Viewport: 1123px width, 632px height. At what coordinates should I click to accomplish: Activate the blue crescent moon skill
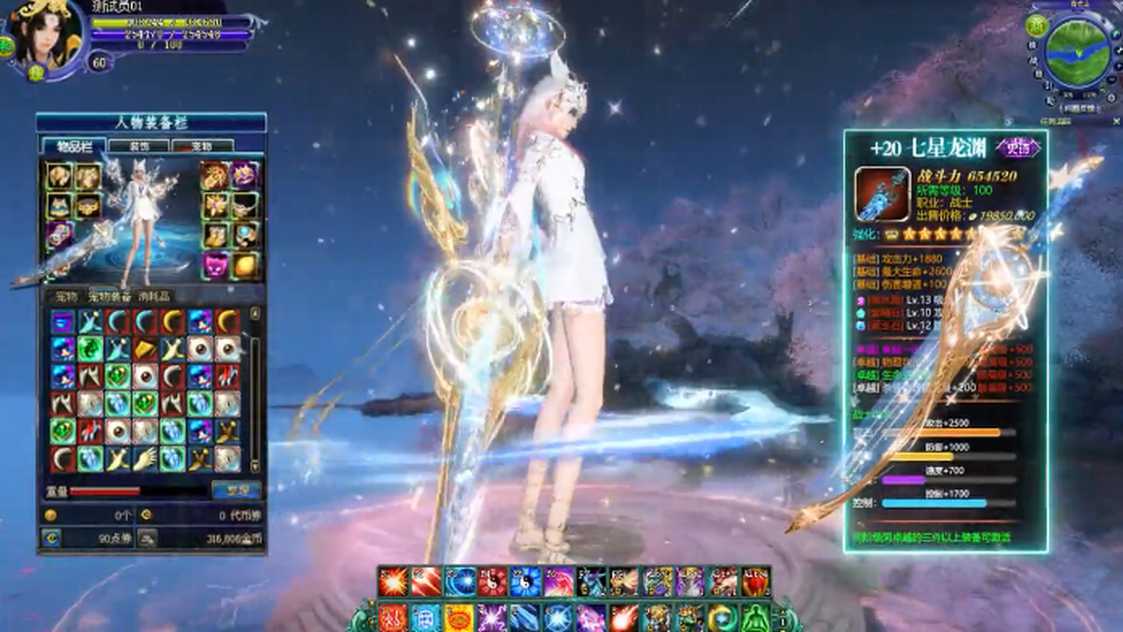pos(722,618)
